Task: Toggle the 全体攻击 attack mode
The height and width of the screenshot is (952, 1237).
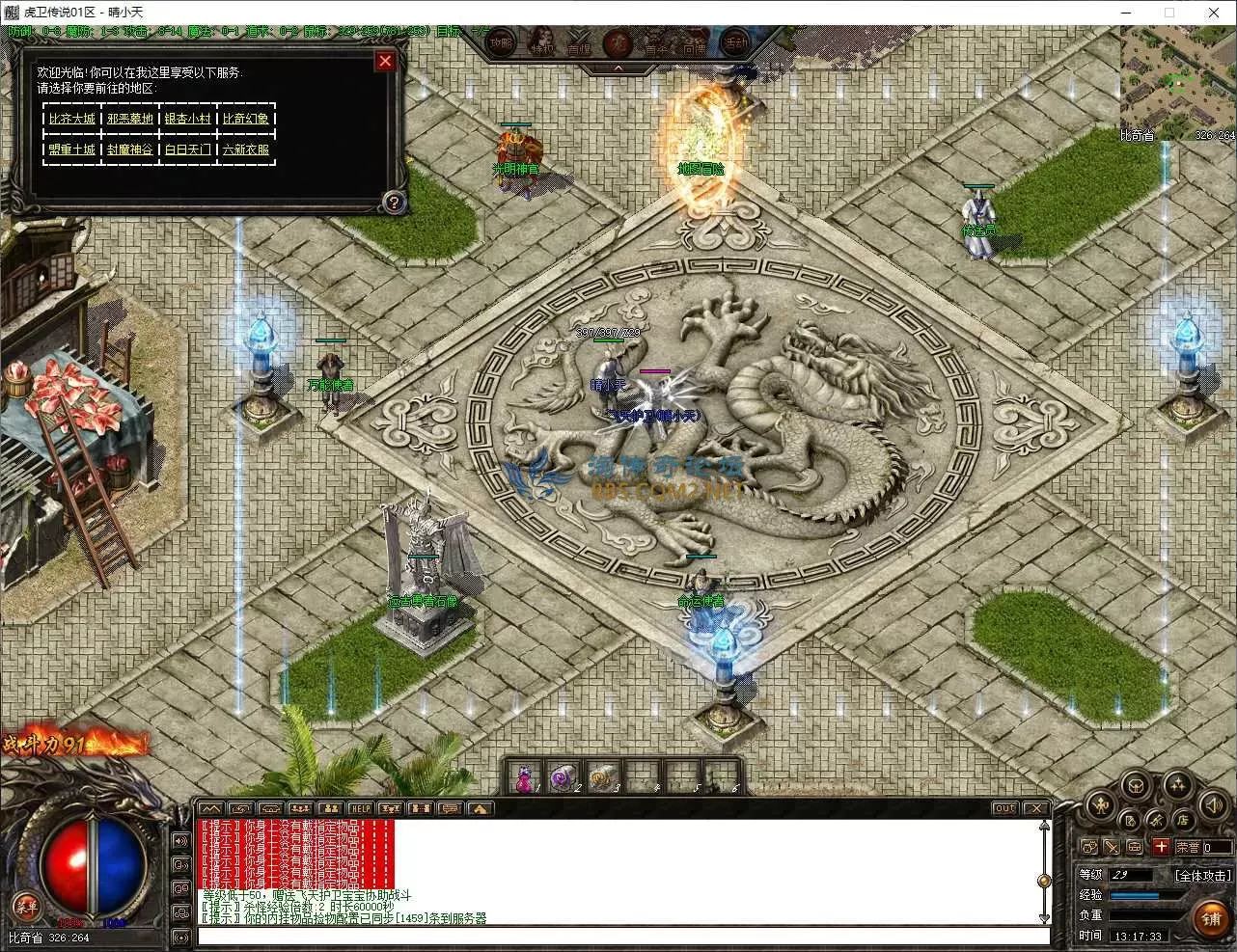Action: (1202, 876)
